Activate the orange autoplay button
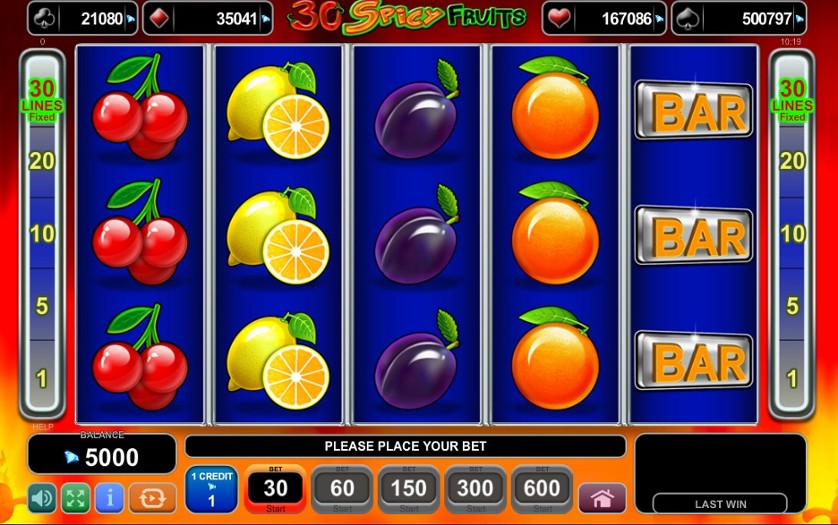The image size is (838, 525). click(x=152, y=498)
